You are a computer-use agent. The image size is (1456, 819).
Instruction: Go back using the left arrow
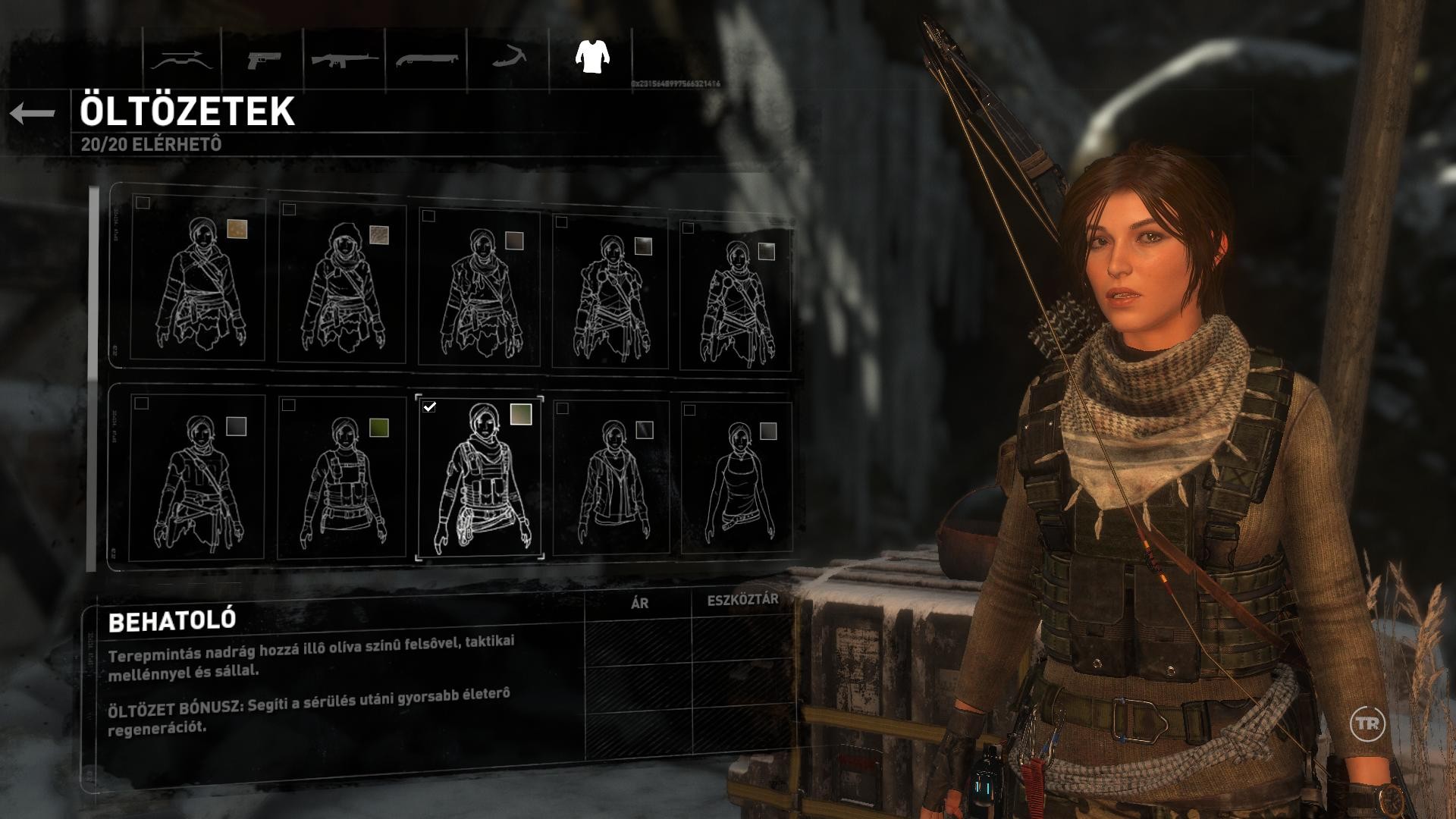[x=33, y=114]
